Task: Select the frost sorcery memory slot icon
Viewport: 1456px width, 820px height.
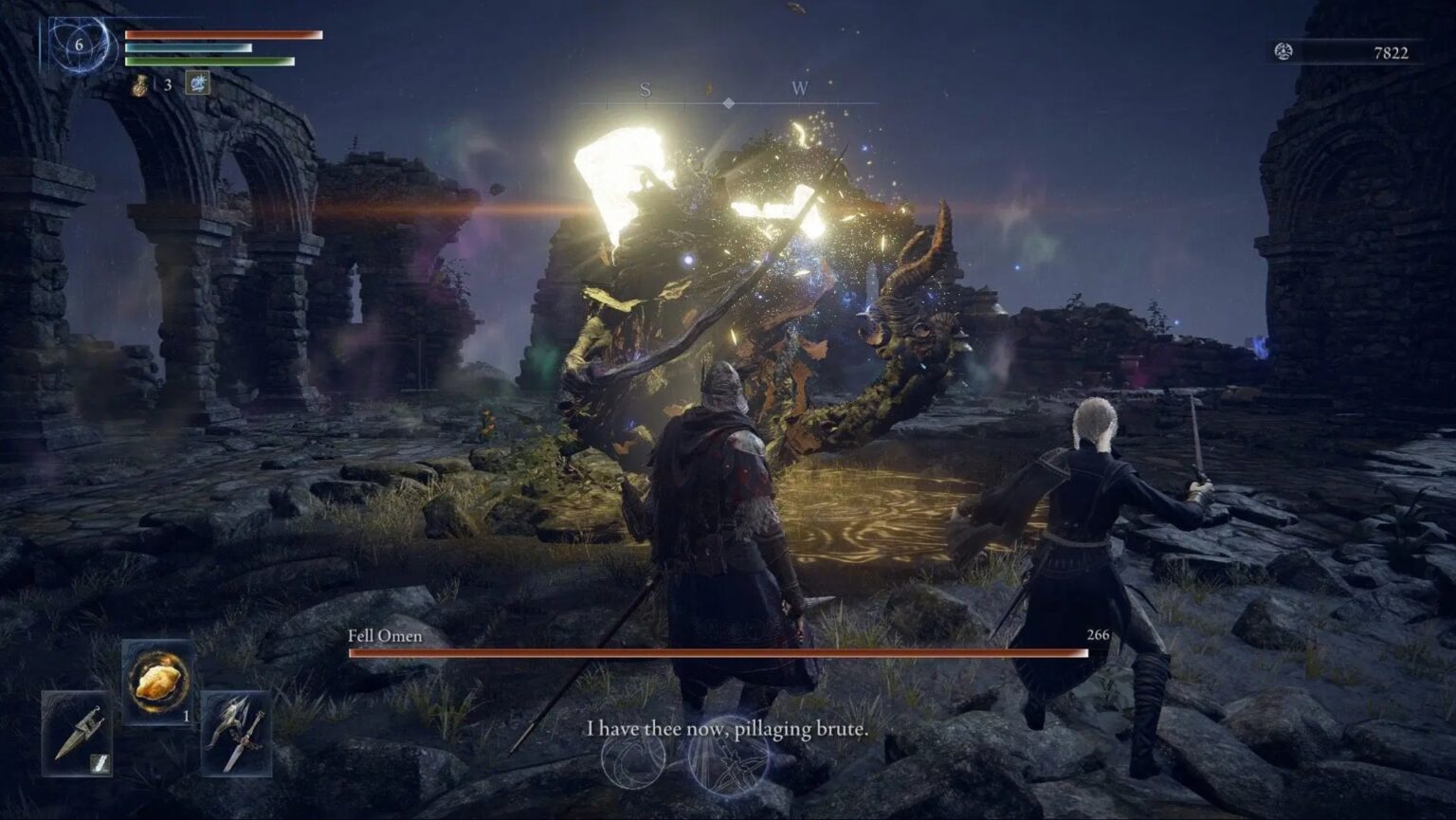Action: coord(198,83)
